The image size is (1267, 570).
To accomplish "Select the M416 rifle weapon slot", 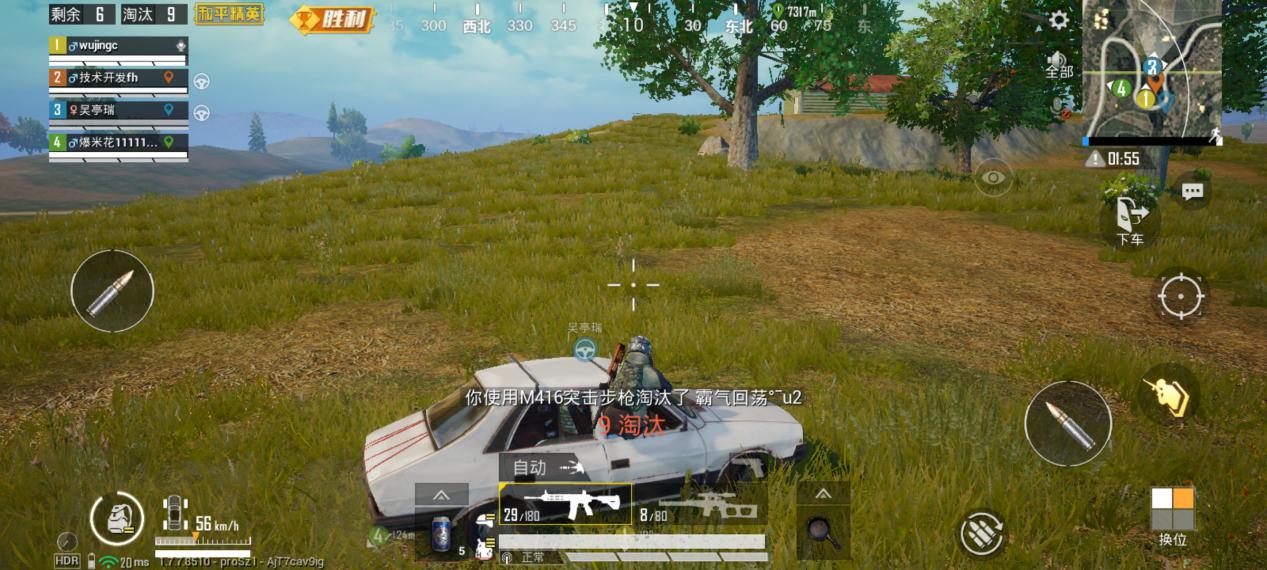I will point(565,504).
